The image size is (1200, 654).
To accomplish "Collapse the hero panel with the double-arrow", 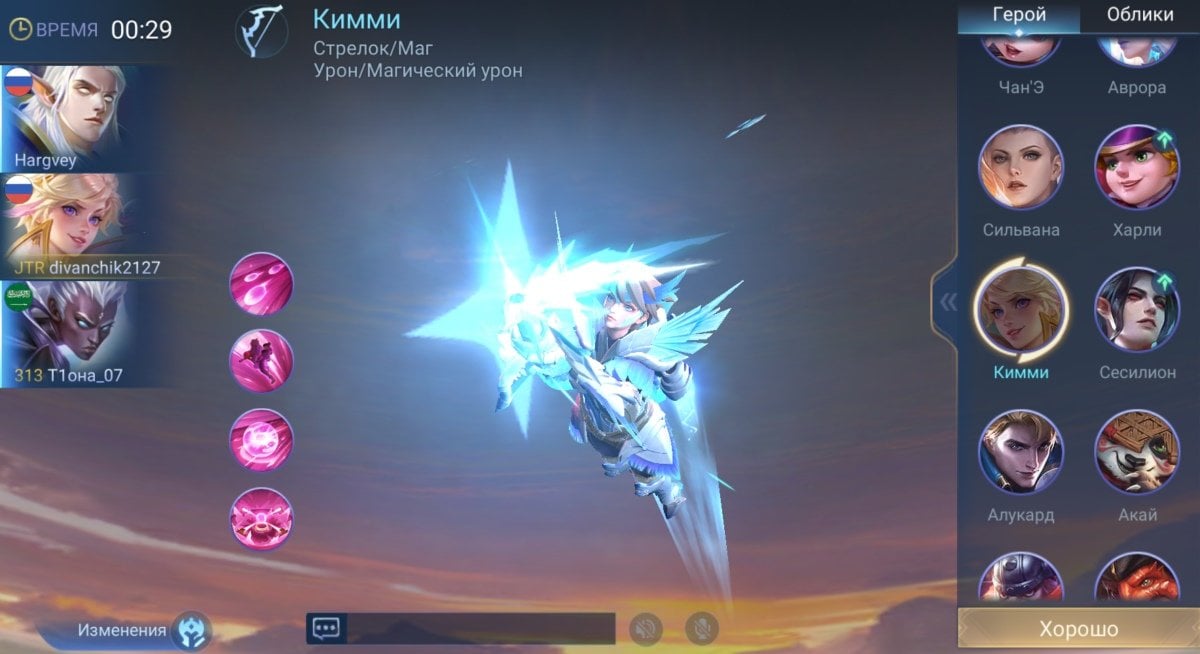I will tap(946, 303).
